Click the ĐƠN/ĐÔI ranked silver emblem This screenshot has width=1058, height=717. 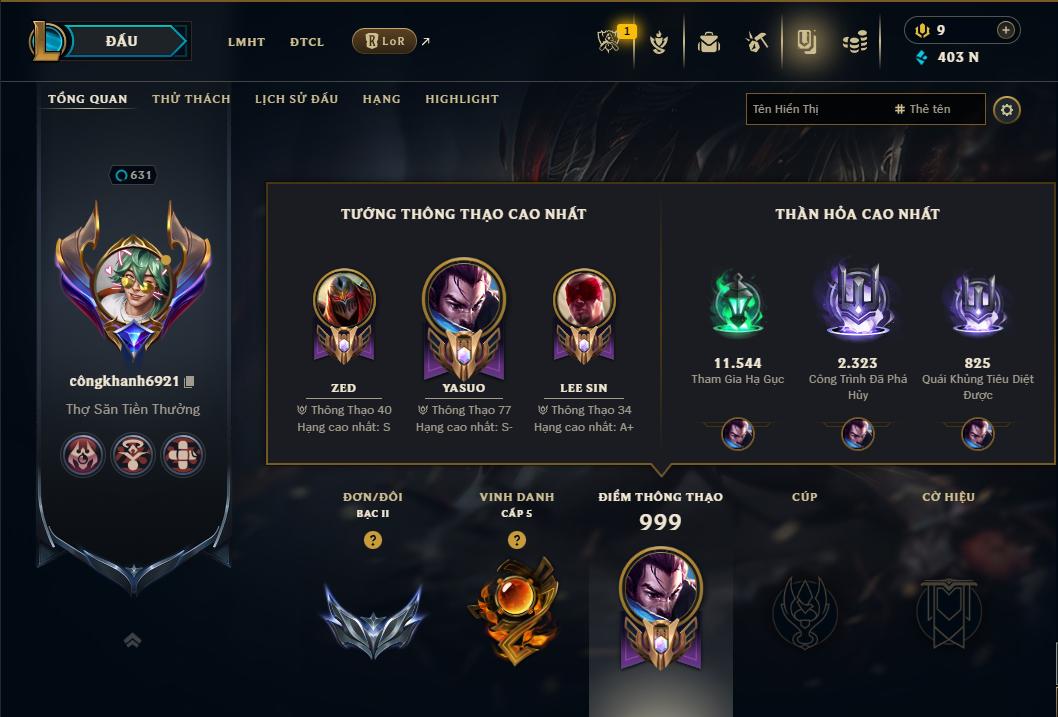pyautogui.click(x=372, y=619)
